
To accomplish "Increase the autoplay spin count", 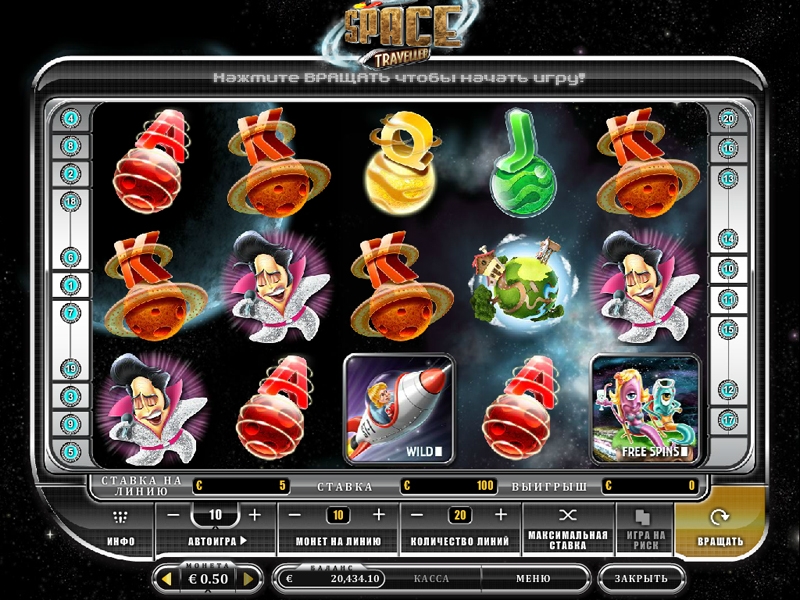I will (x=254, y=515).
